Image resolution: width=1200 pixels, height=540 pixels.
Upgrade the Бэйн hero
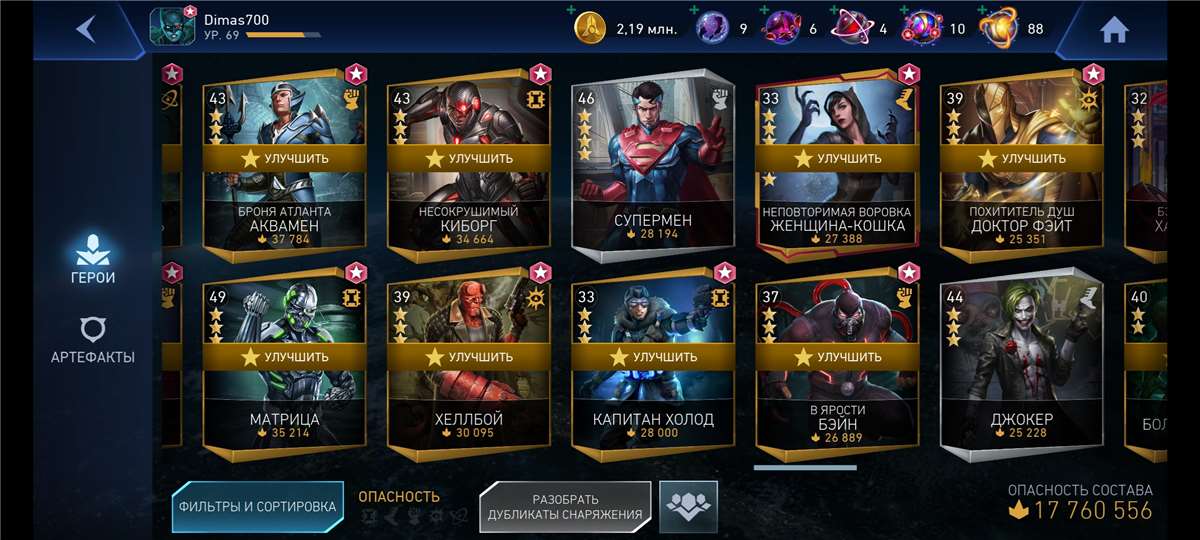[x=837, y=356]
